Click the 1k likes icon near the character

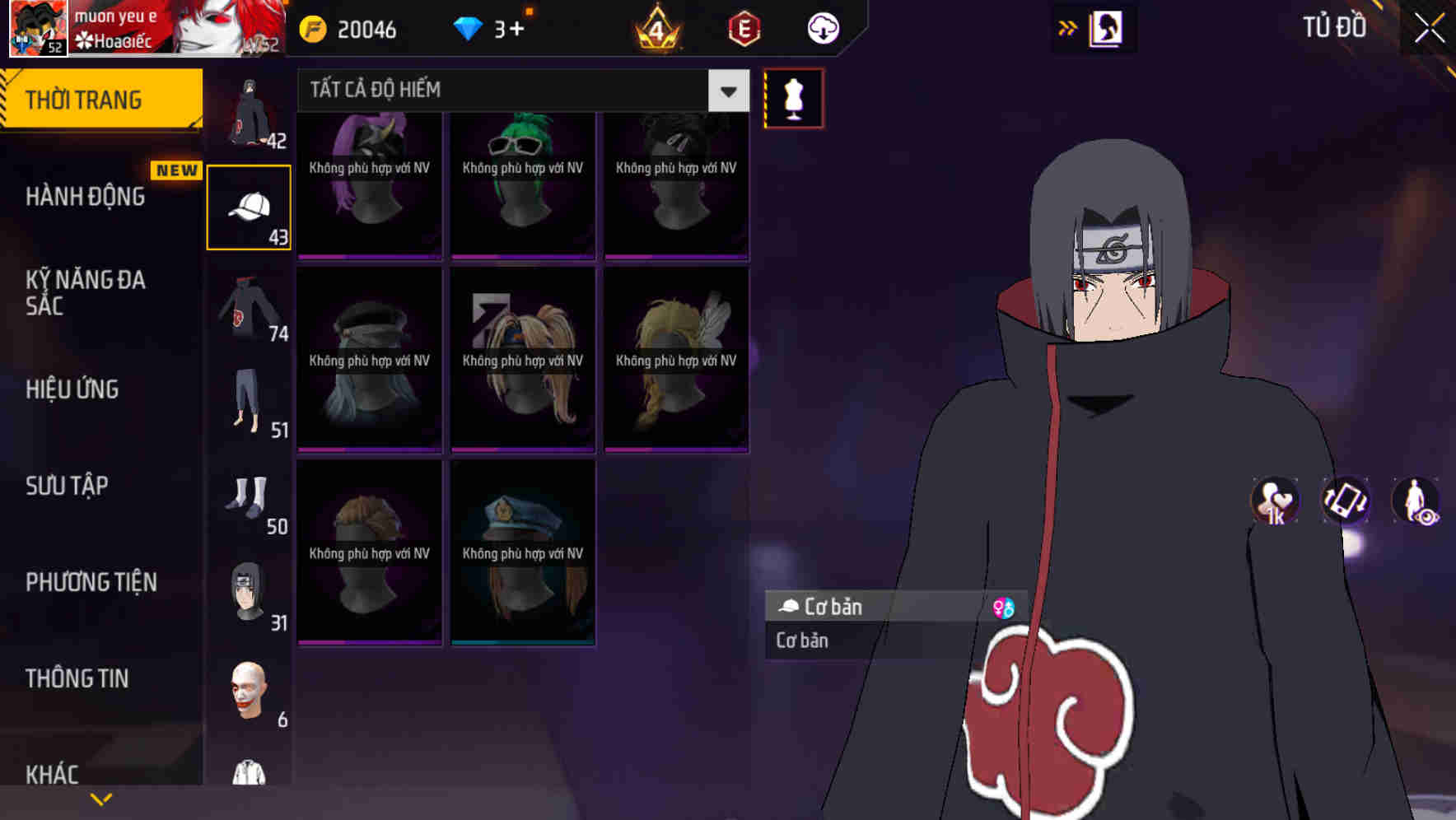click(x=1273, y=501)
